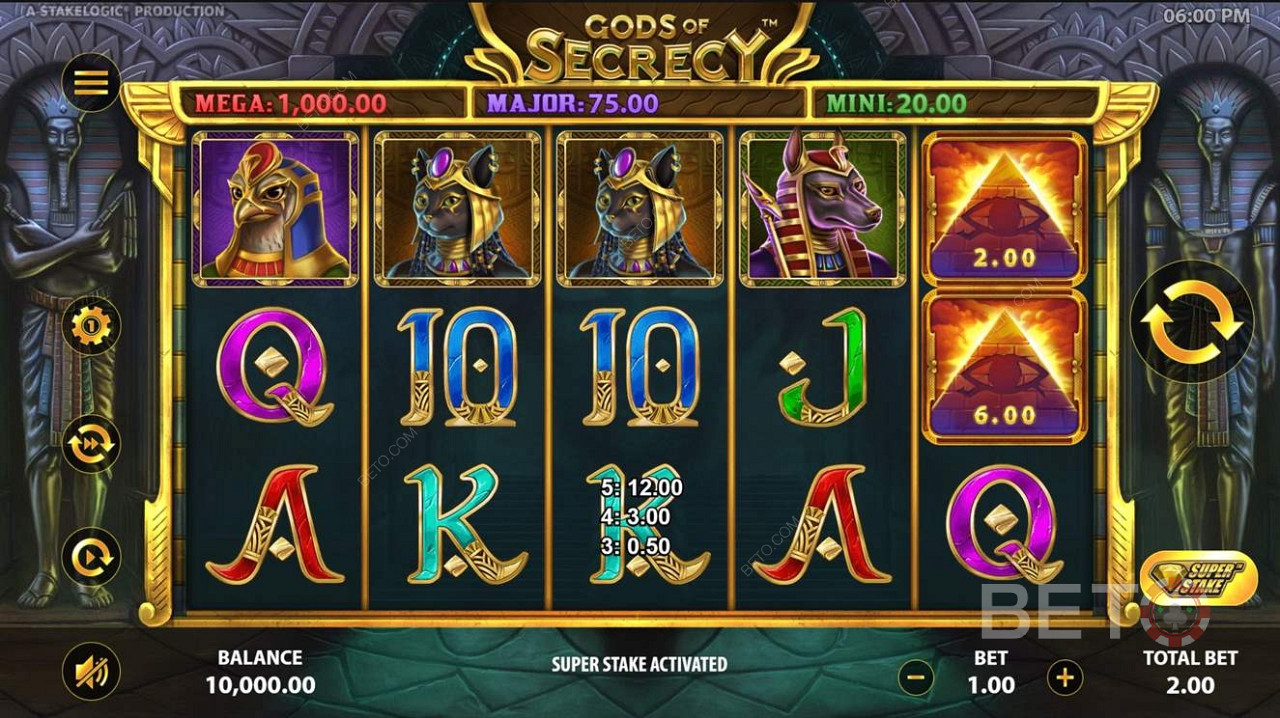Open the coin gear bet settings

91,326
